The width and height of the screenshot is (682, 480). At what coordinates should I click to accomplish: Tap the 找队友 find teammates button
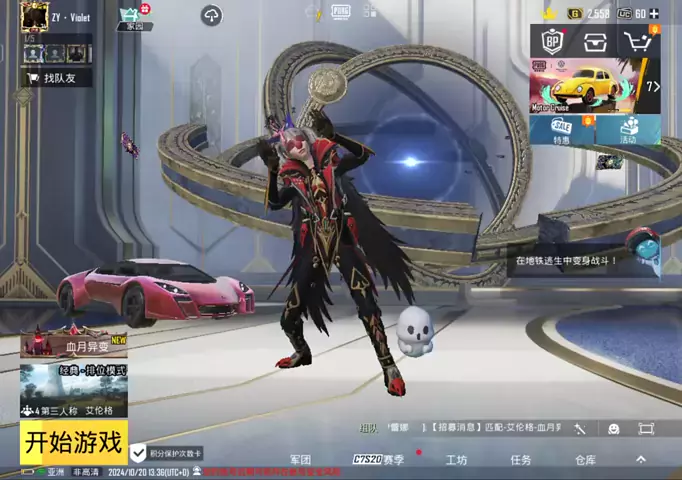coord(60,77)
